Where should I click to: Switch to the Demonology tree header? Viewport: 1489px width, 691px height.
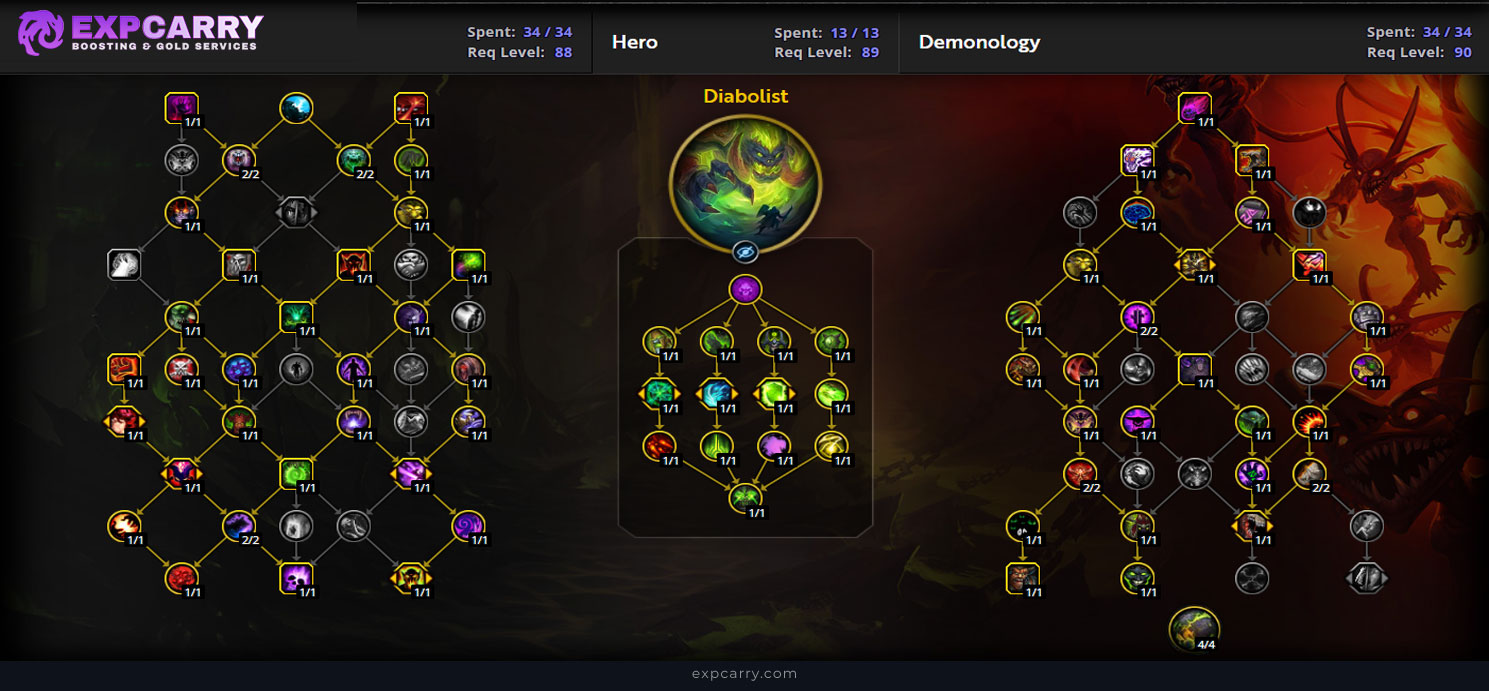pos(979,42)
